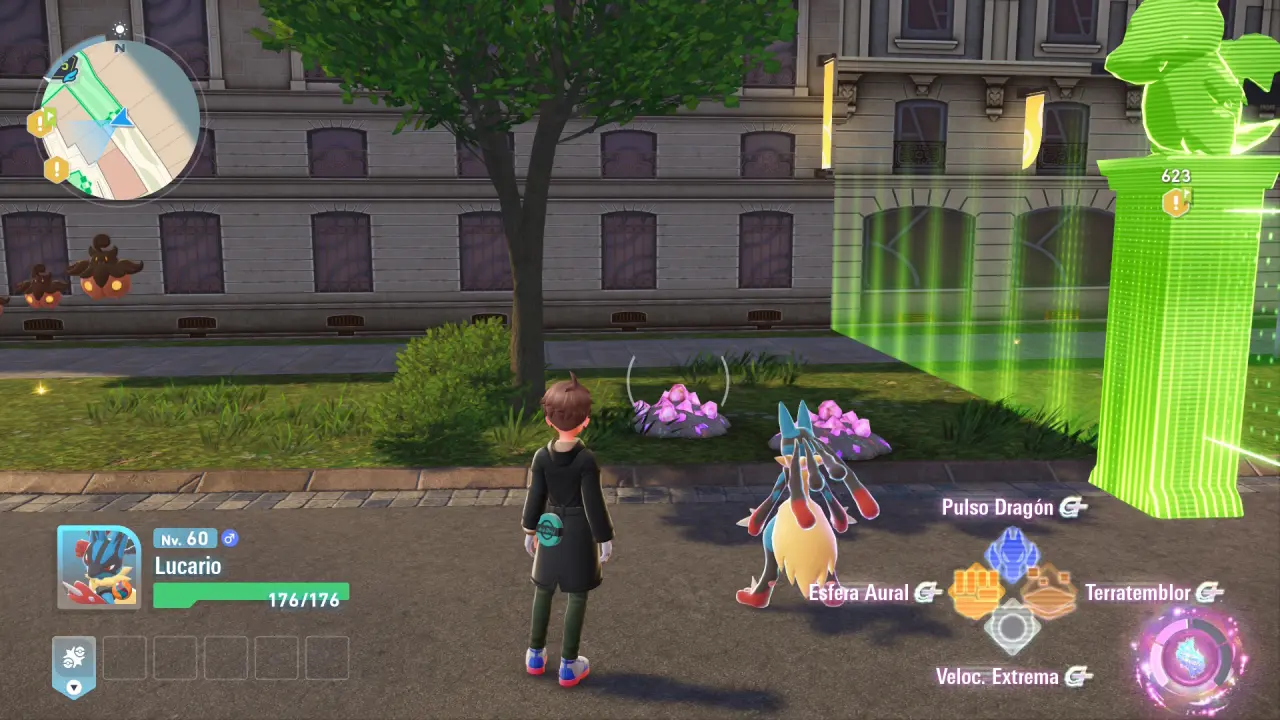Use the Pulso Dragón move icon
Image resolution: width=1280 pixels, height=720 pixels.
click(x=1012, y=555)
